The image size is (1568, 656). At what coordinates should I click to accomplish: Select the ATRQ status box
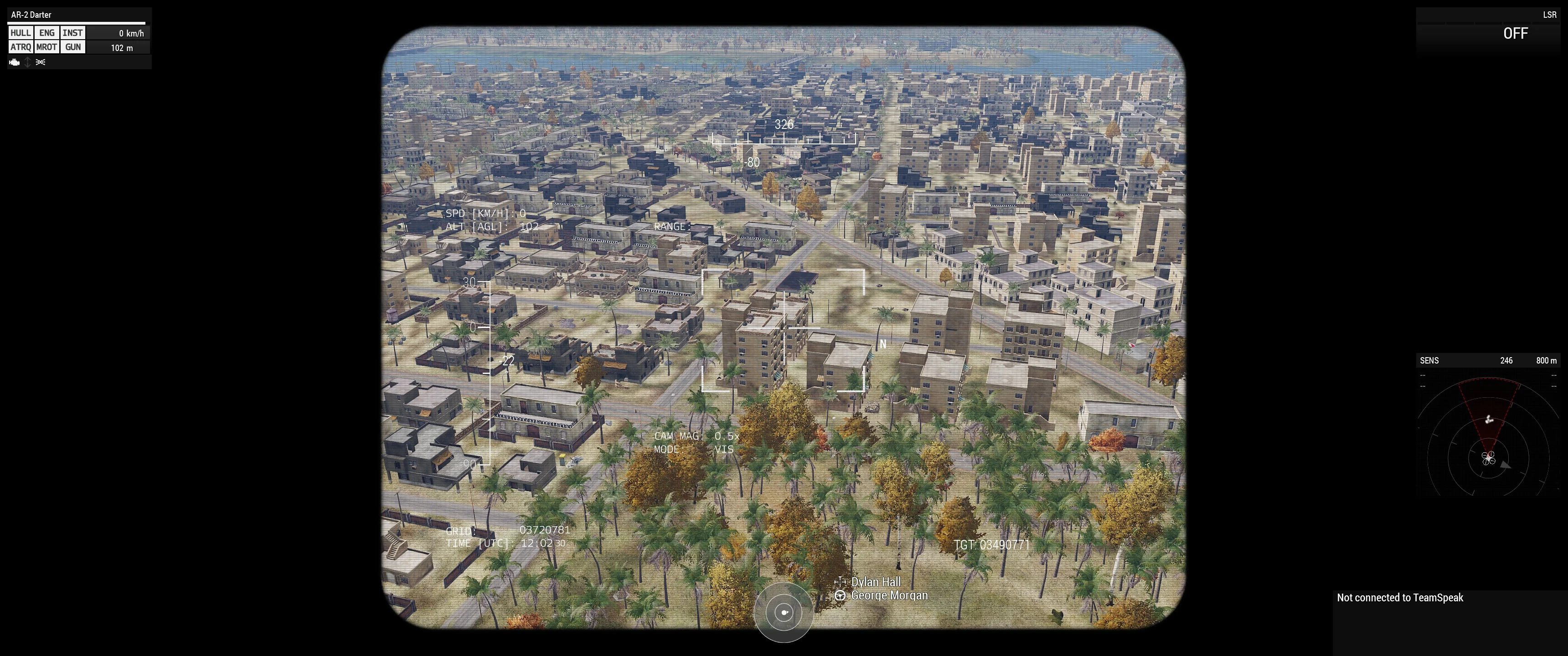coord(20,47)
